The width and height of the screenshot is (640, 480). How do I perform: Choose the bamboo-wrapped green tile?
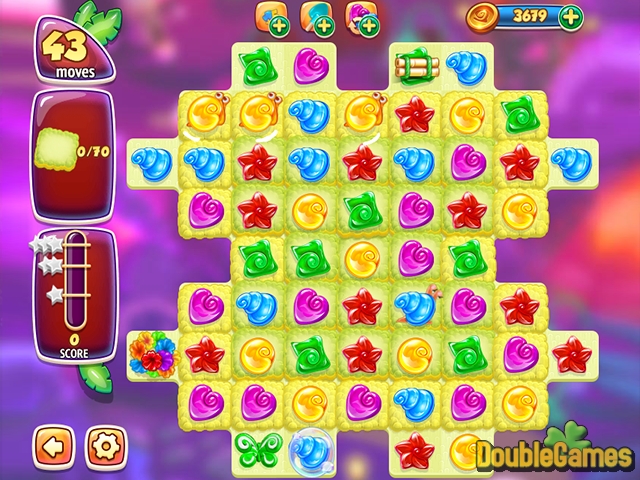tap(412, 66)
